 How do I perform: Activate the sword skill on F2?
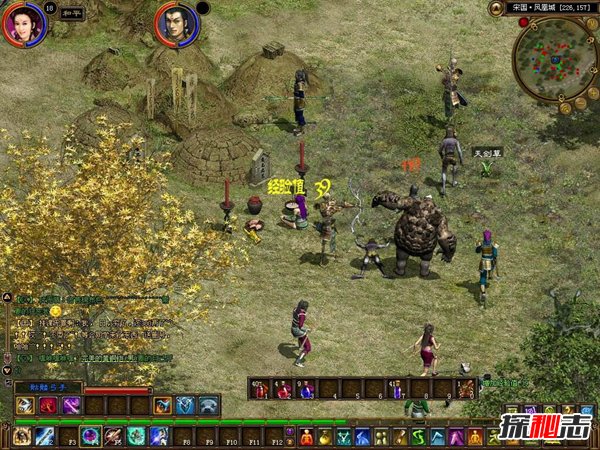click(x=45, y=436)
